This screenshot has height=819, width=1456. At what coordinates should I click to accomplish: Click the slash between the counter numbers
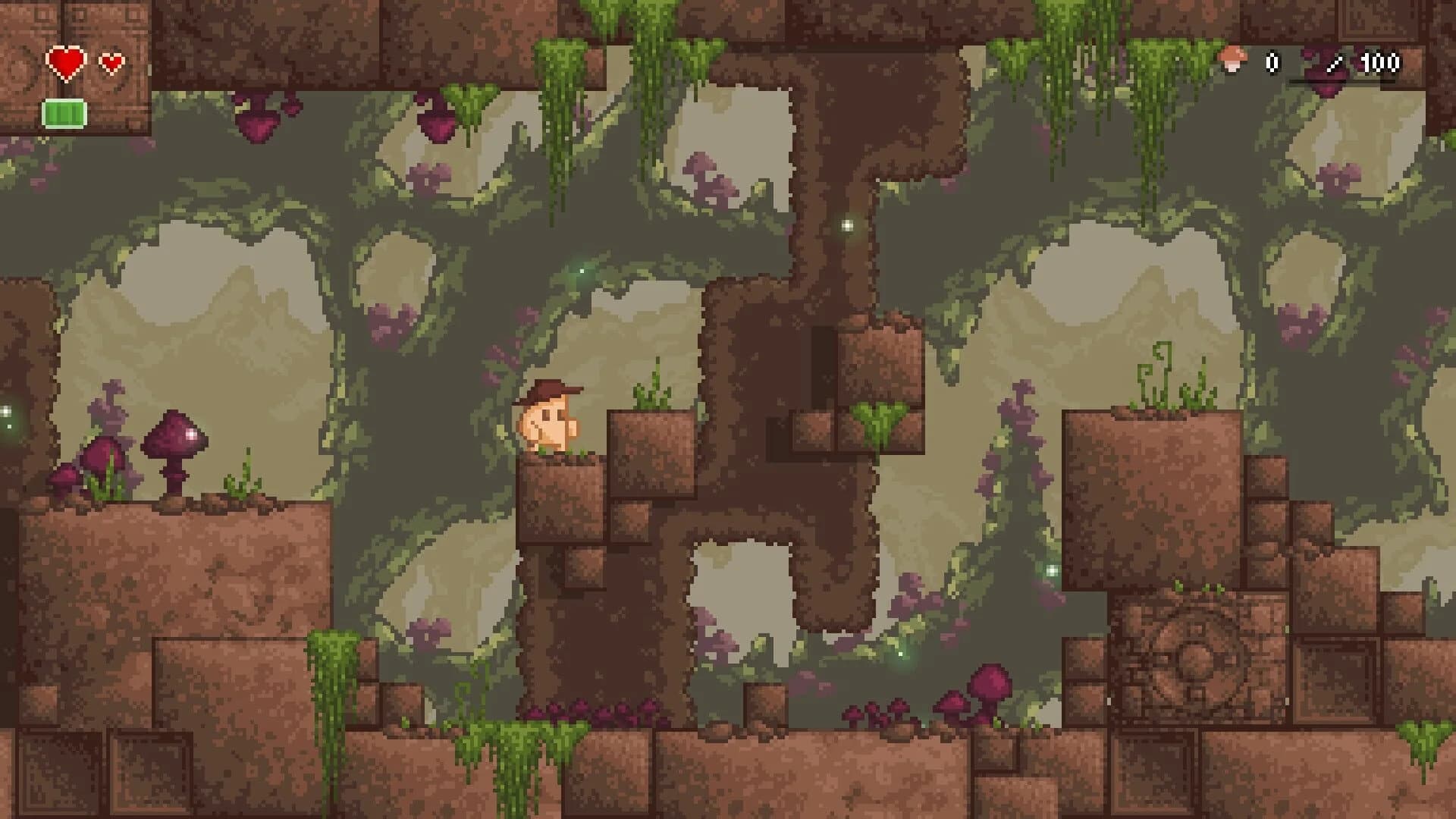[x=1336, y=64]
